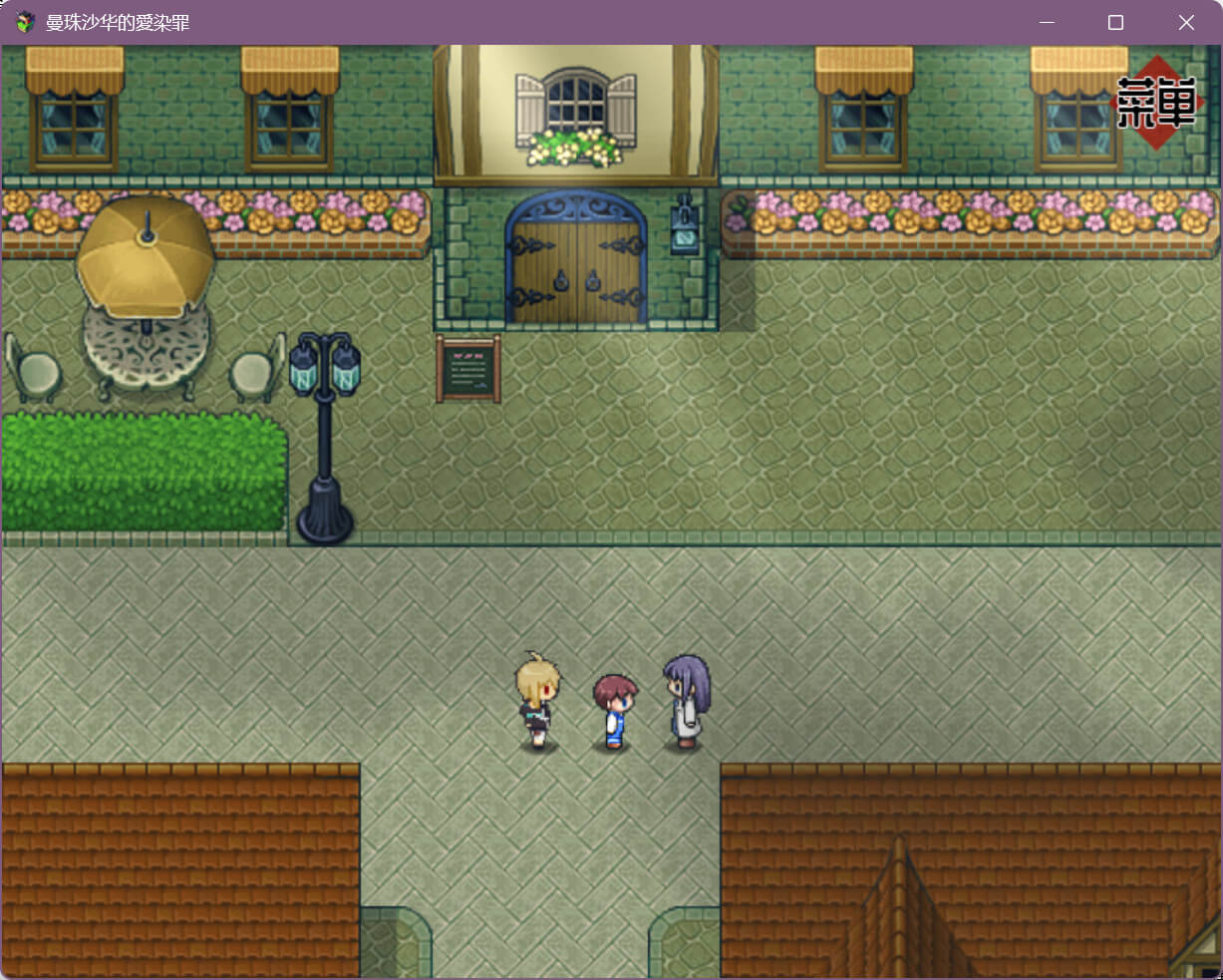The width and height of the screenshot is (1223, 980).
Task: Close the game window
Action: click(x=1185, y=22)
